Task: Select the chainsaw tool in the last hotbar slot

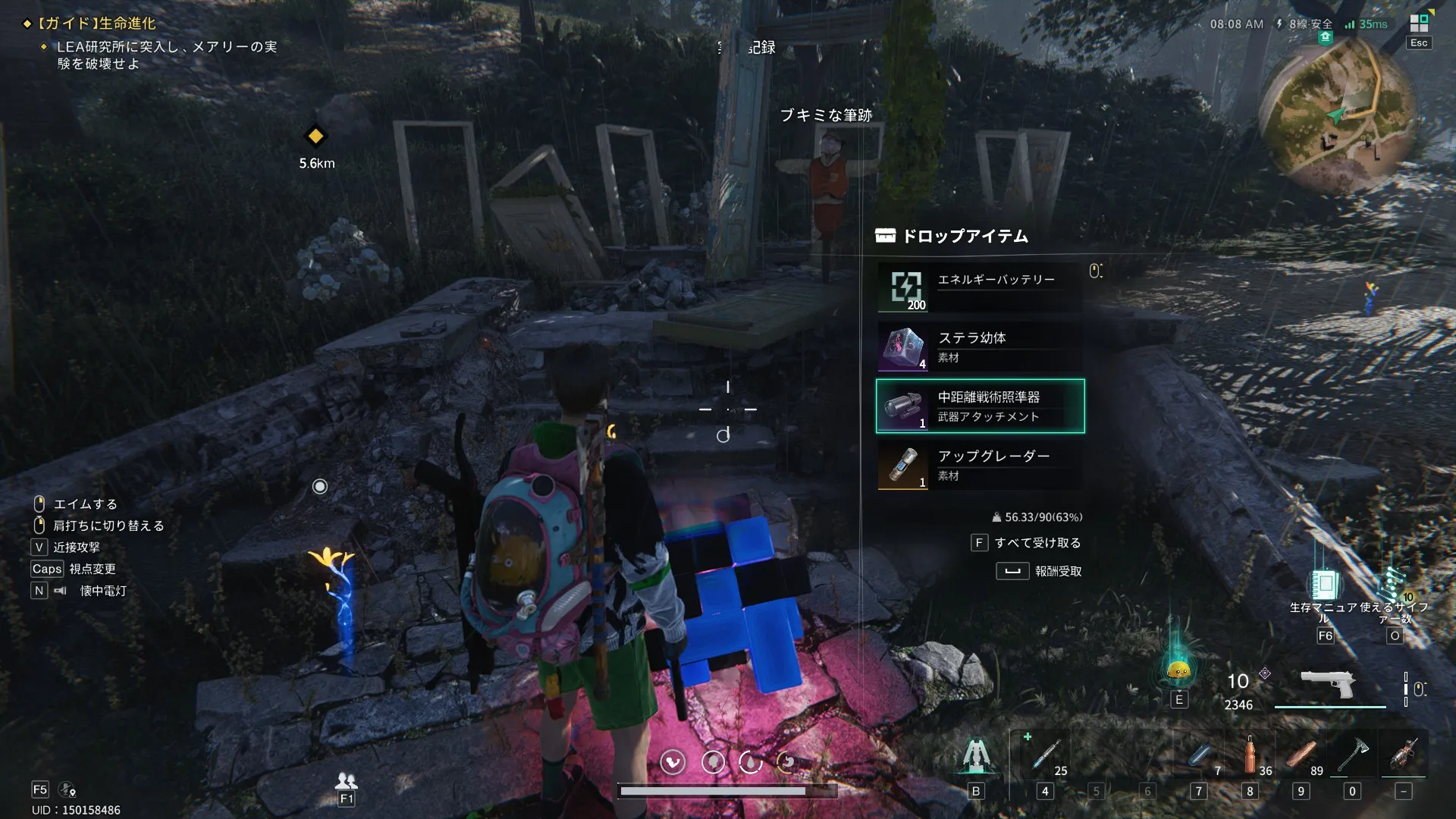Action: point(1403,755)
